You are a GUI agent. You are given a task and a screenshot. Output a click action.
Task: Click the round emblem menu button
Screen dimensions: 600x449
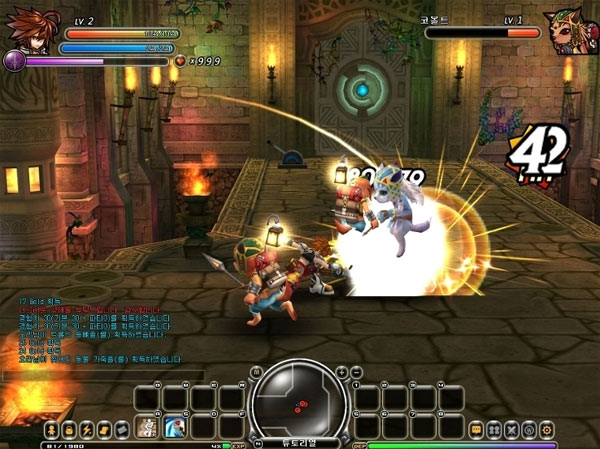(529, 429)
